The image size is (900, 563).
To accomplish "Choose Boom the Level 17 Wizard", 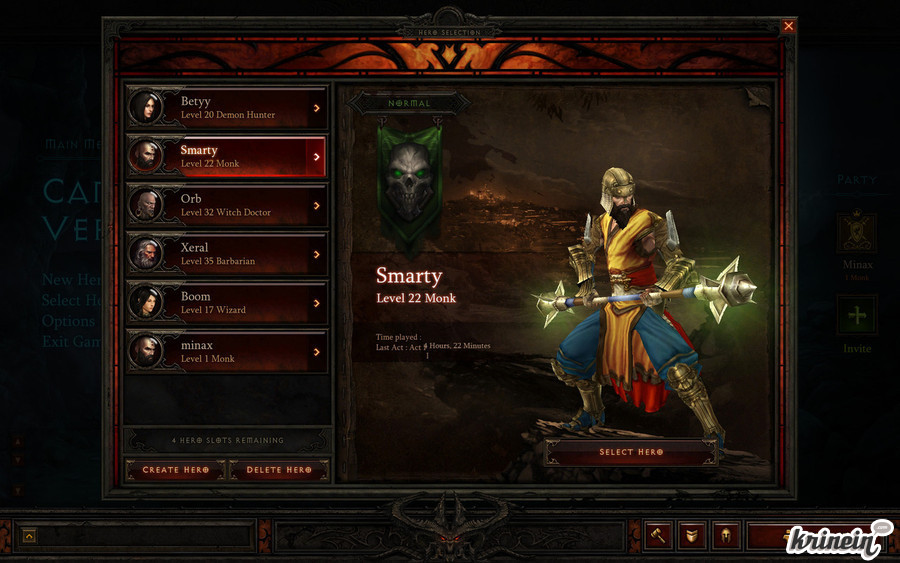I will (227, 302).
